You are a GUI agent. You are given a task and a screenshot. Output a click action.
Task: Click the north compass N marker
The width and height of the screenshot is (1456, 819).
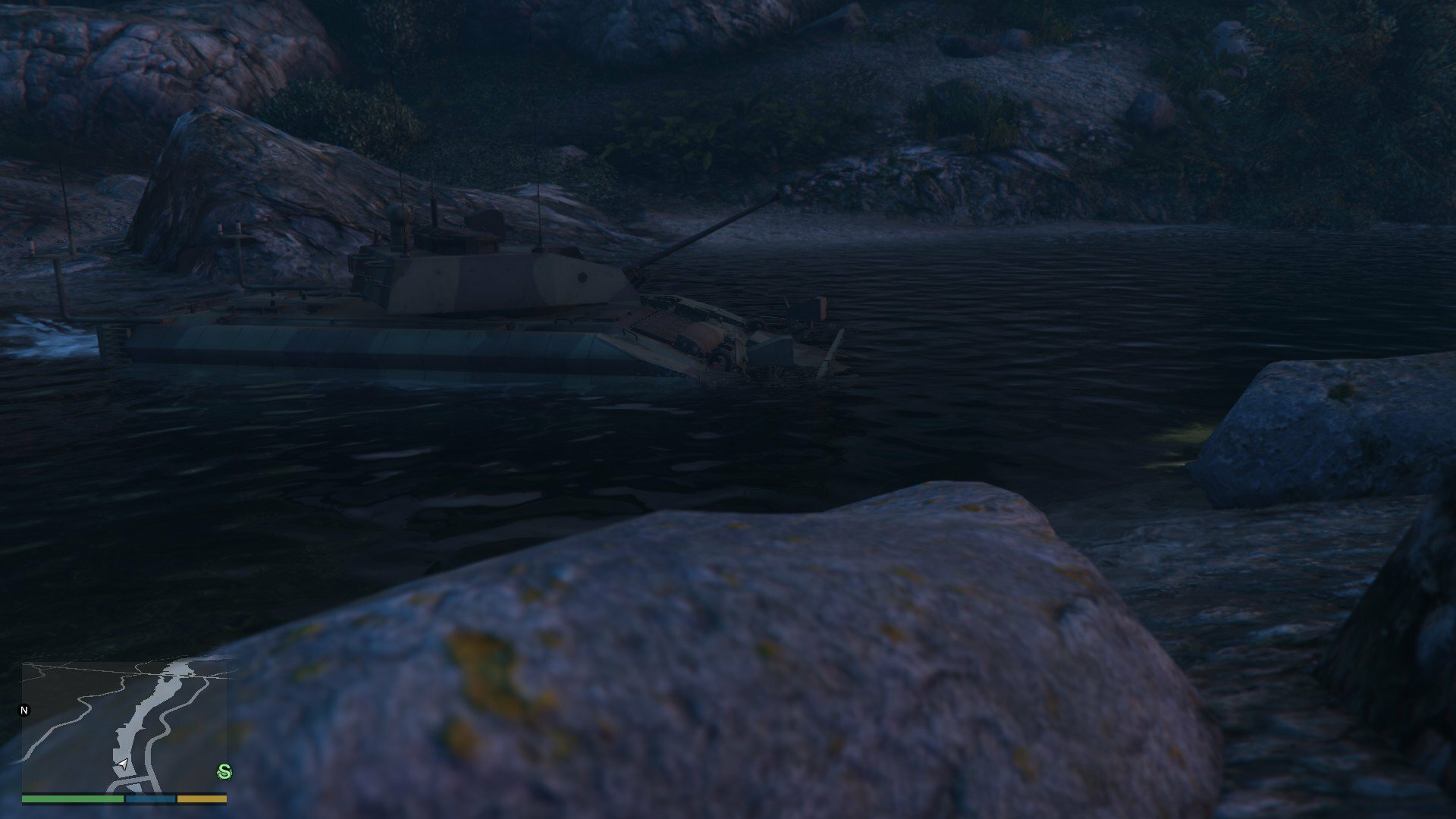click(24, 711)
